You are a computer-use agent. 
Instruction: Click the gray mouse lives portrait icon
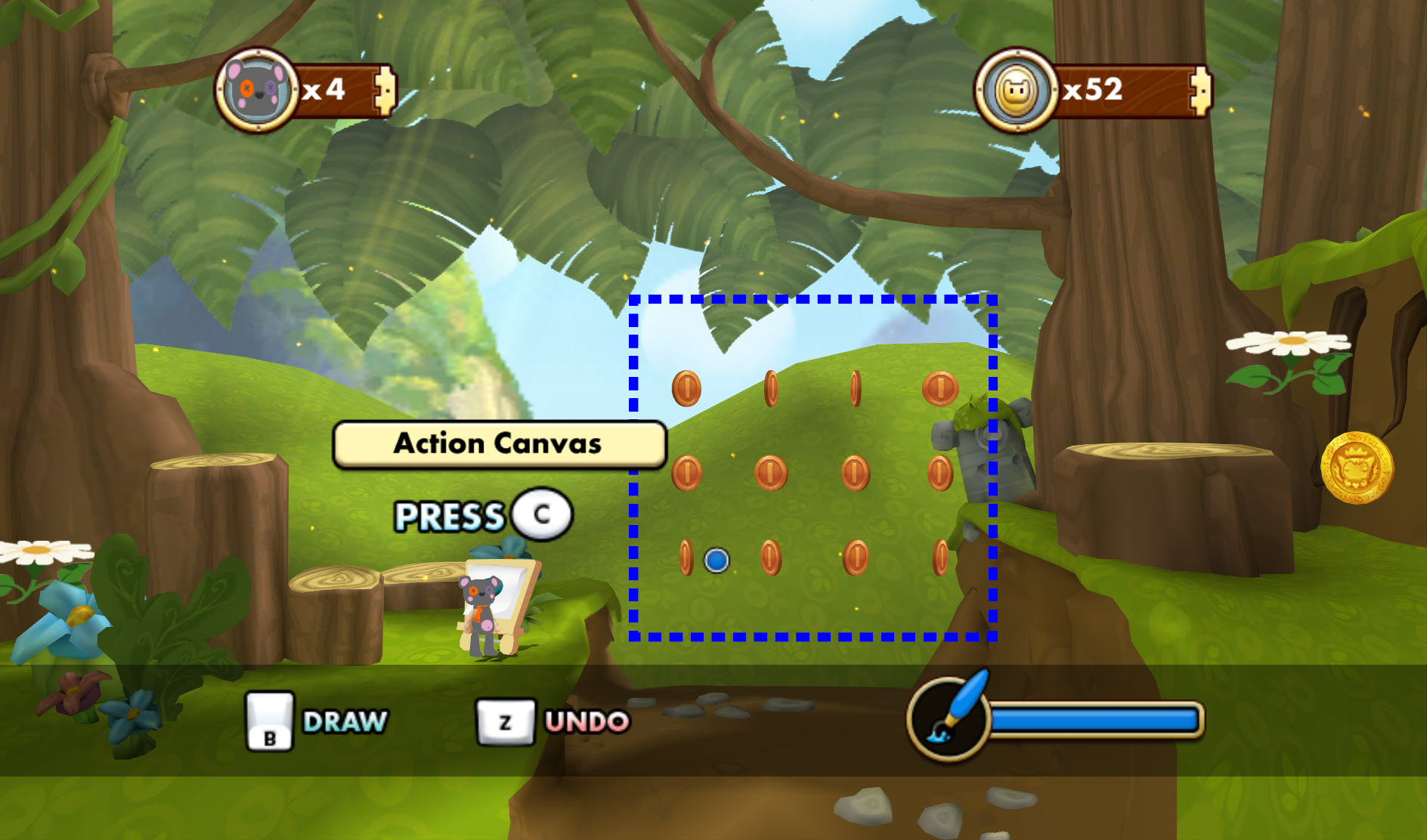coord(257,90)
